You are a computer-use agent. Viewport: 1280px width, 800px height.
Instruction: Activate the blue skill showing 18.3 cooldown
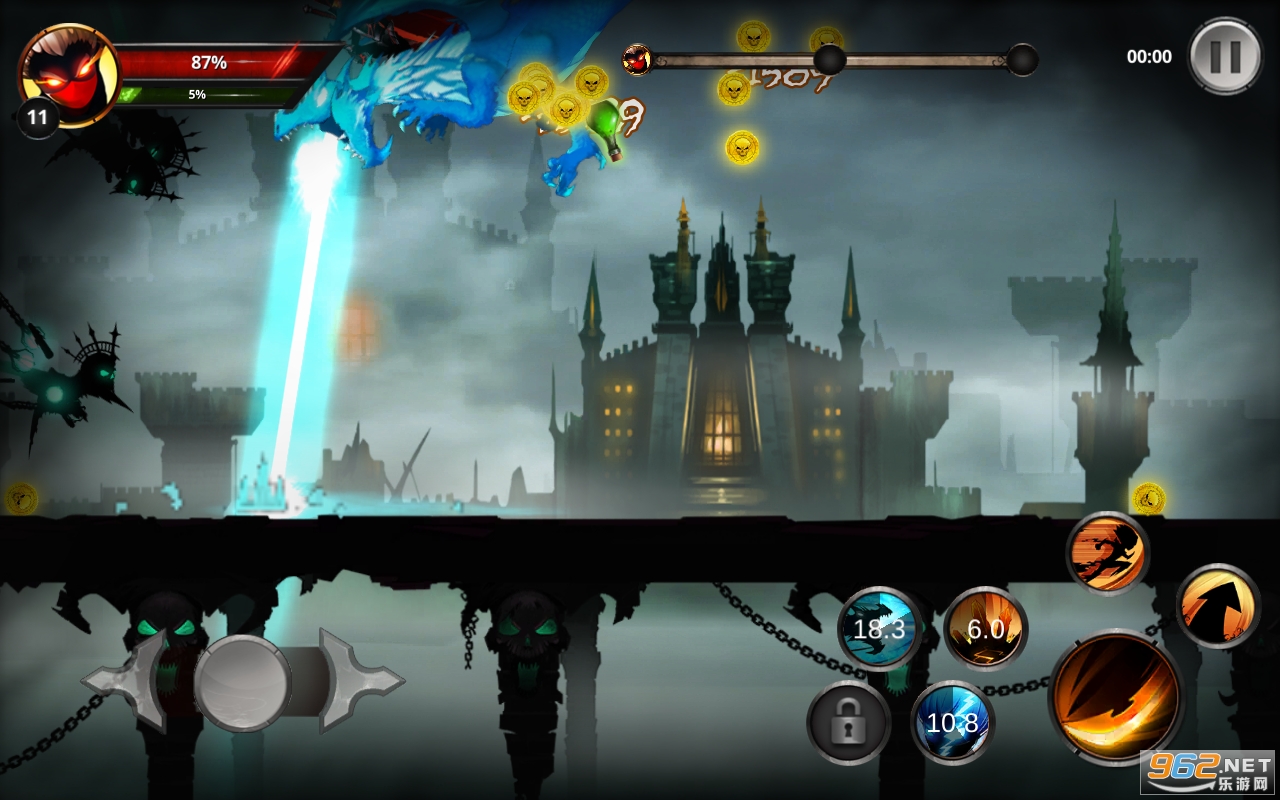pos(880,629)
